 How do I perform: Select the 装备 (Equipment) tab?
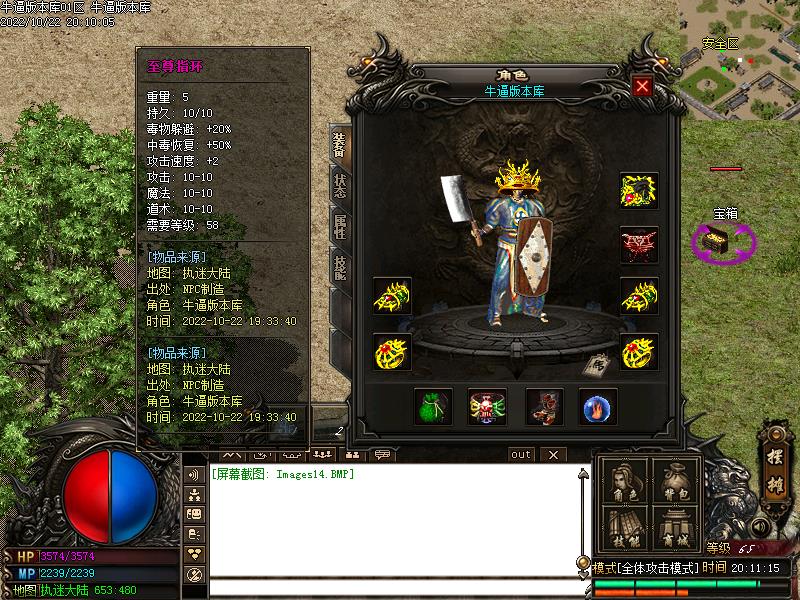(x=340, y=145)
